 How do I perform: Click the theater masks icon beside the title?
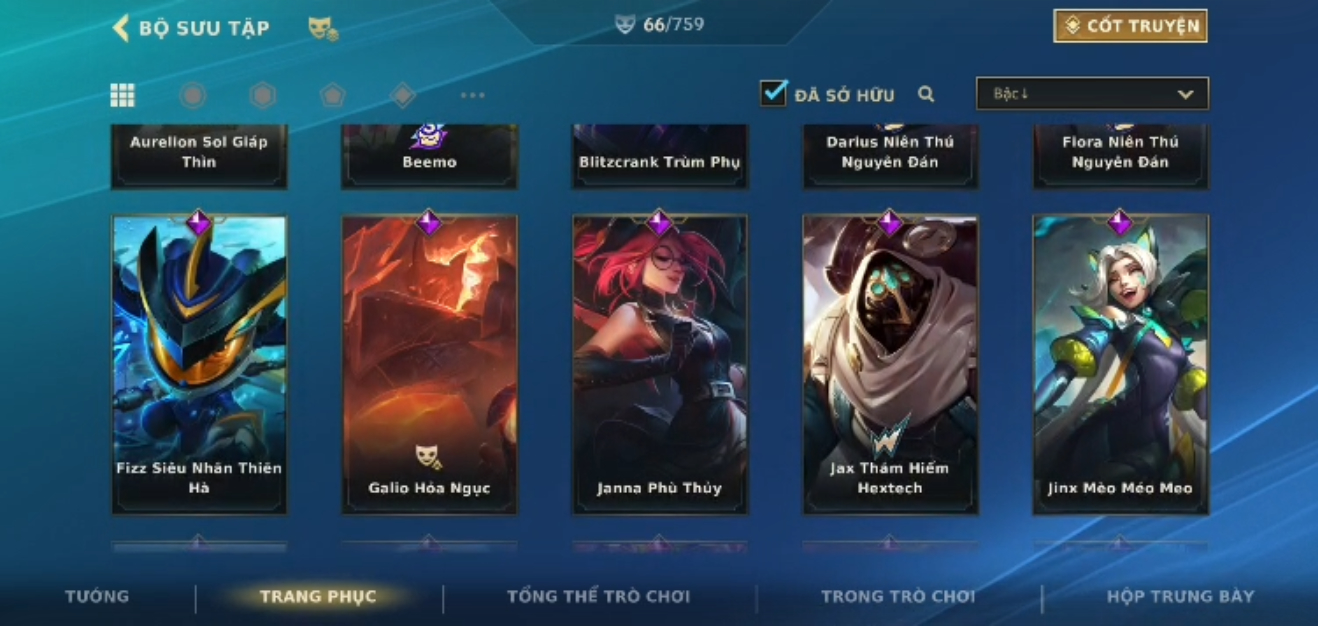coord(323,28)
